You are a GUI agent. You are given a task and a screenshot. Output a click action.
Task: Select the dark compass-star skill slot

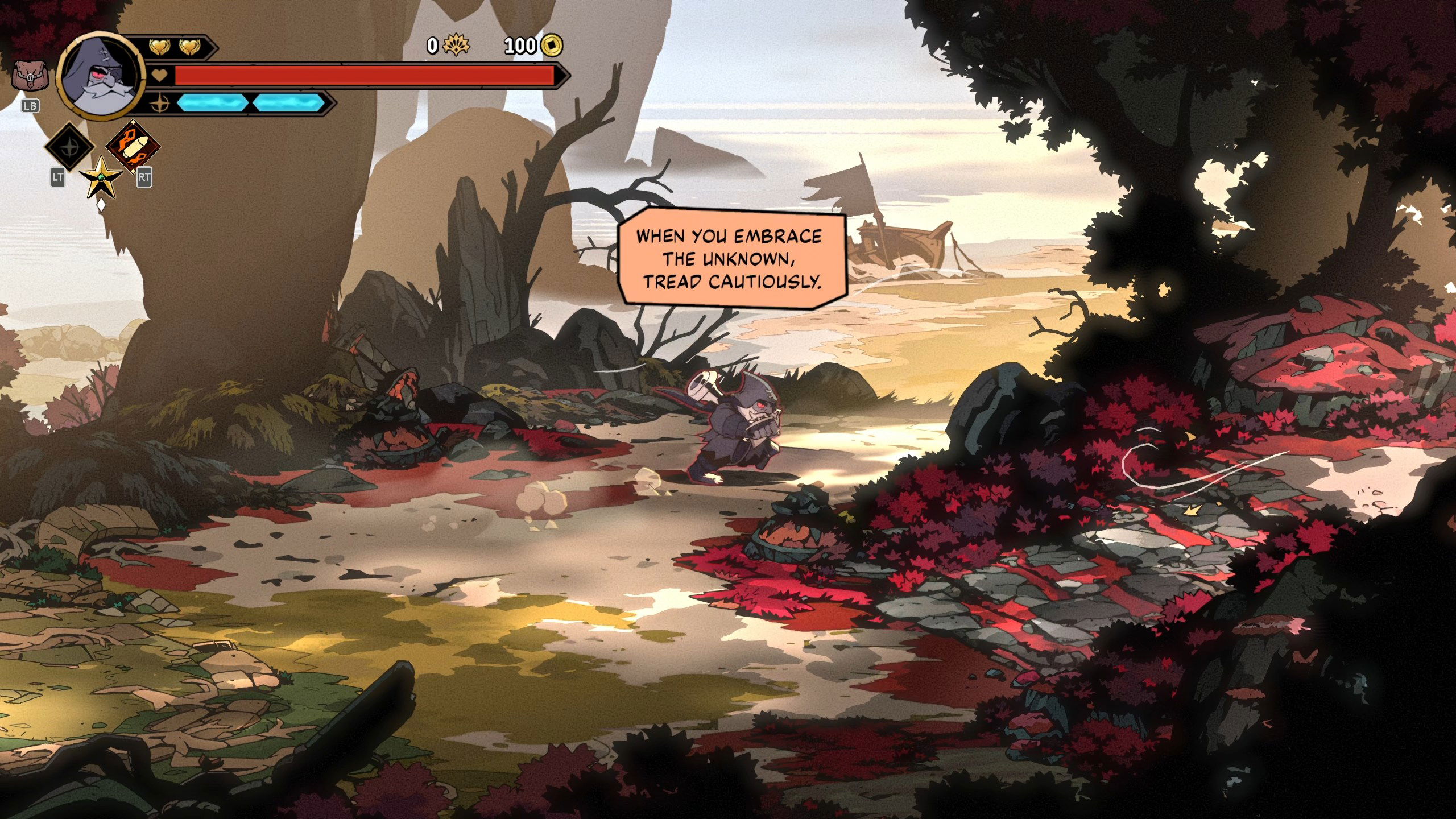(69, 147)
